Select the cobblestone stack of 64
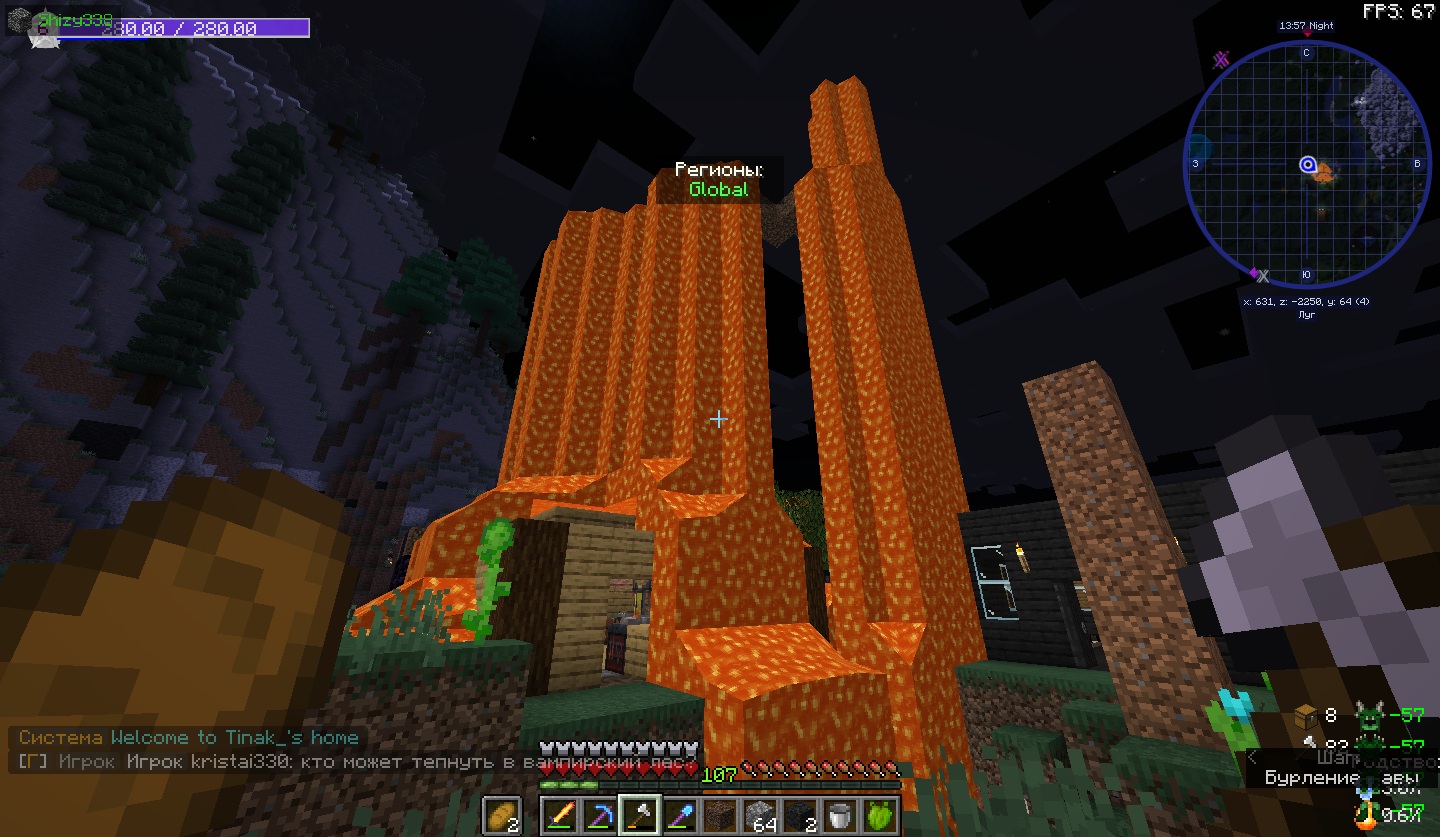The image size is (1440, 837). [761, 815]
